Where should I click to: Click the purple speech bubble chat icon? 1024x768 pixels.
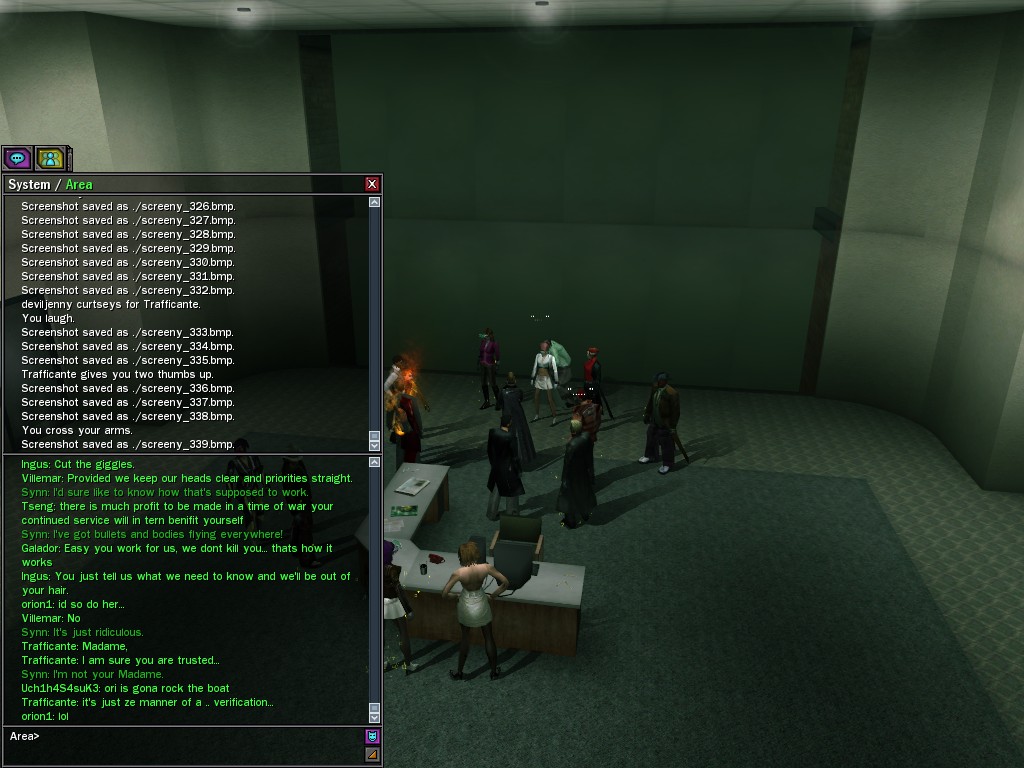tap(17, 158)
